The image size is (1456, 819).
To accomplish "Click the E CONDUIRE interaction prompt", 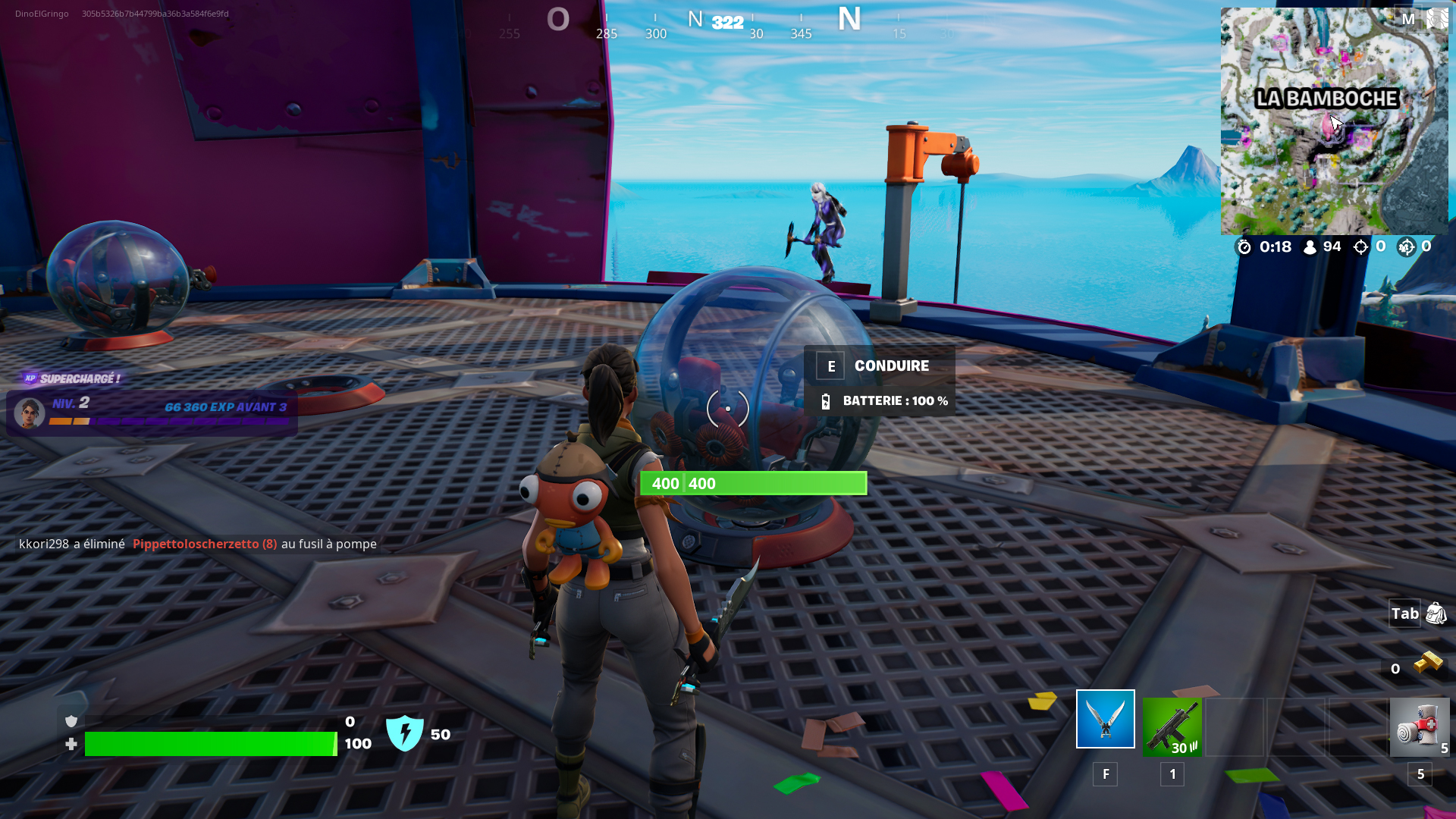I will coord(880,366).
